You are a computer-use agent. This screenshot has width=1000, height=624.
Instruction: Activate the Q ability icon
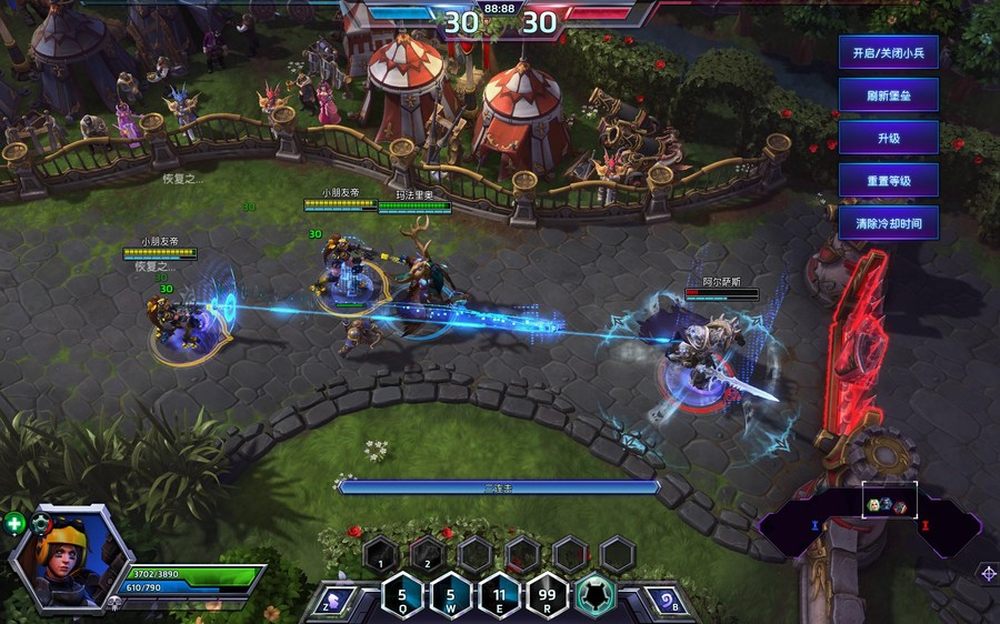[x=403, y=597]
